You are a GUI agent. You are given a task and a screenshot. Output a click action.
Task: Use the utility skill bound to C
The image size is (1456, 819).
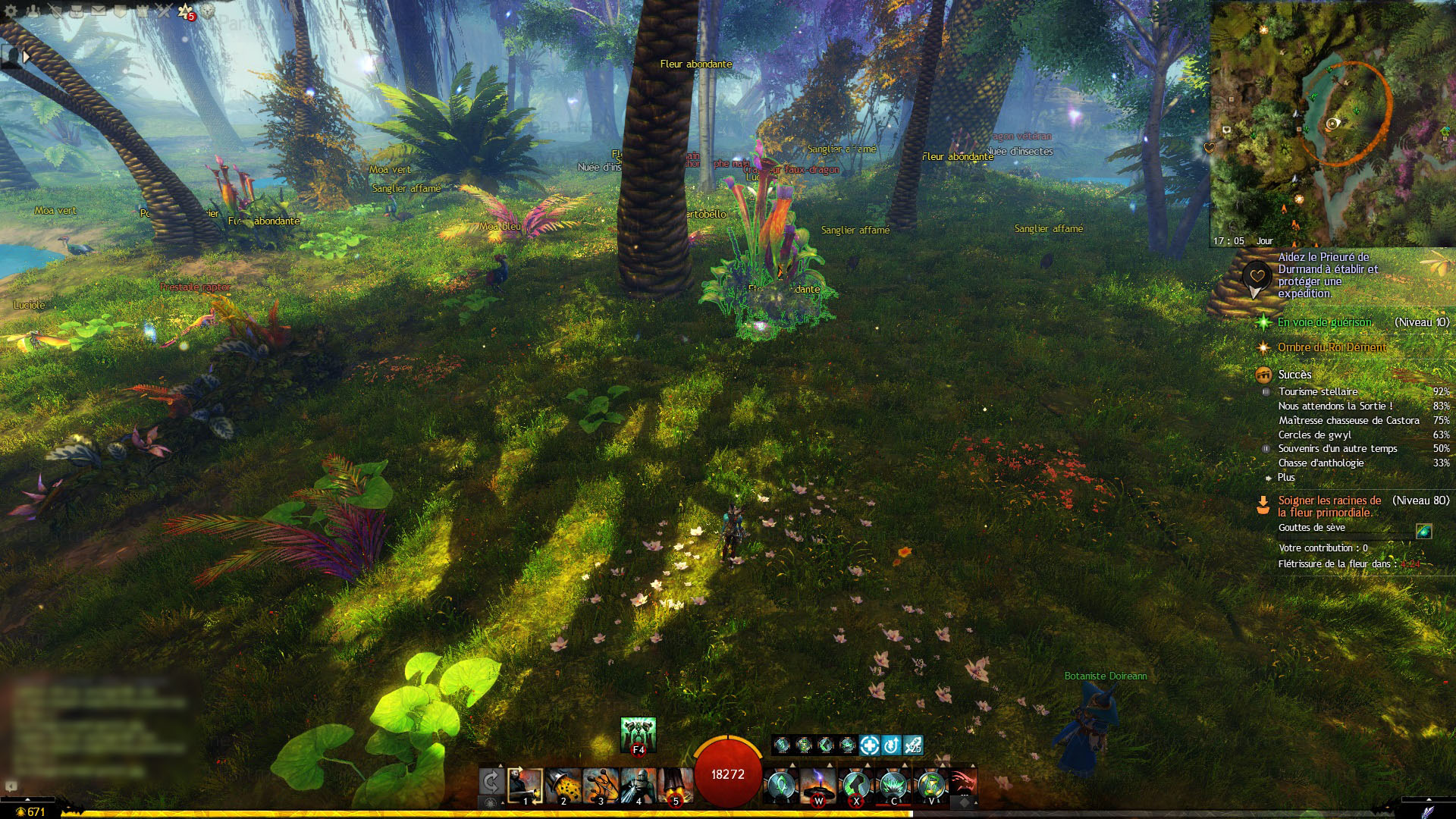pos(893,785)
